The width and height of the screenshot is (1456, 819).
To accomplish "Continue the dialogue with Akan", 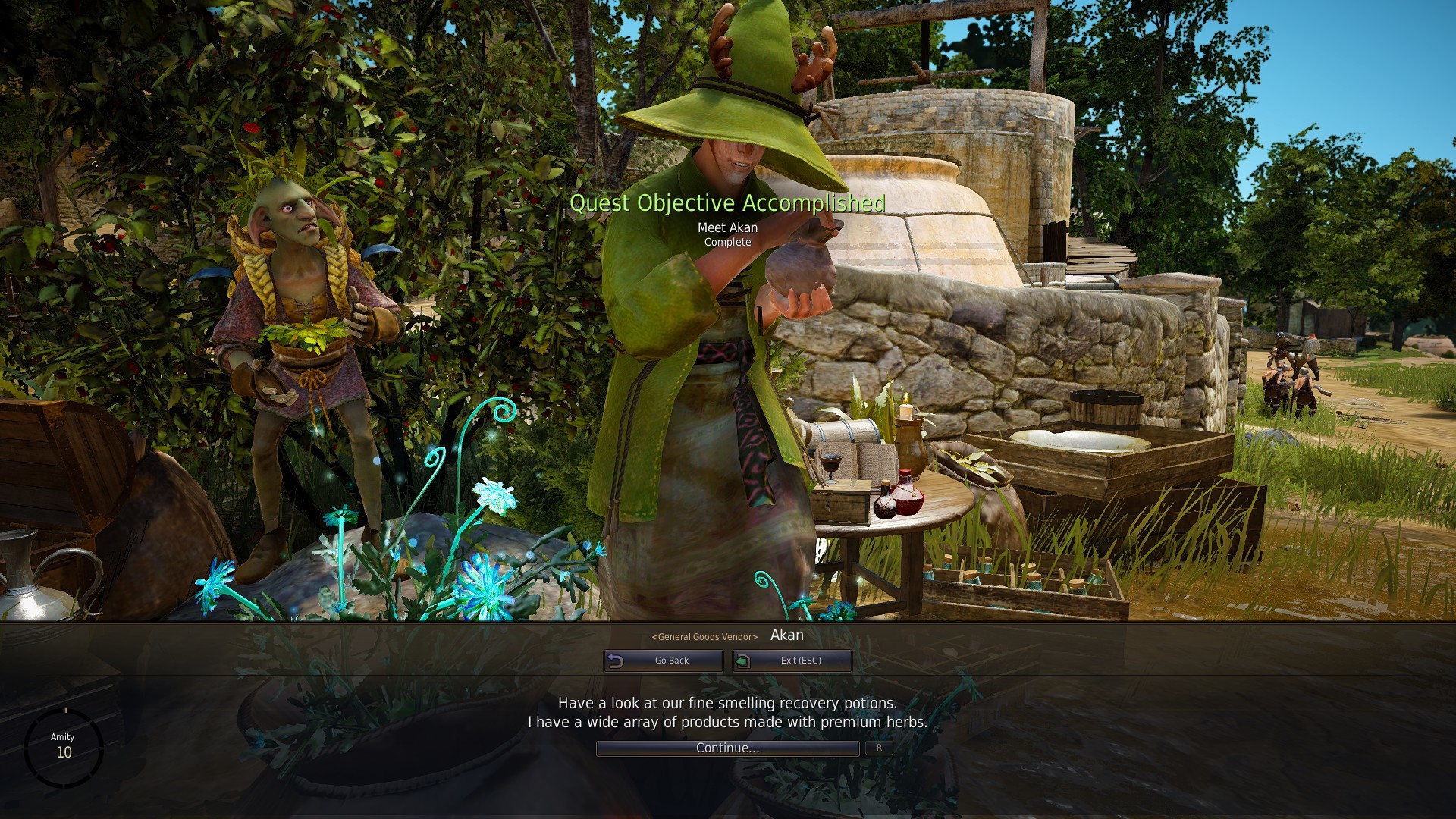I will (727, 748).
